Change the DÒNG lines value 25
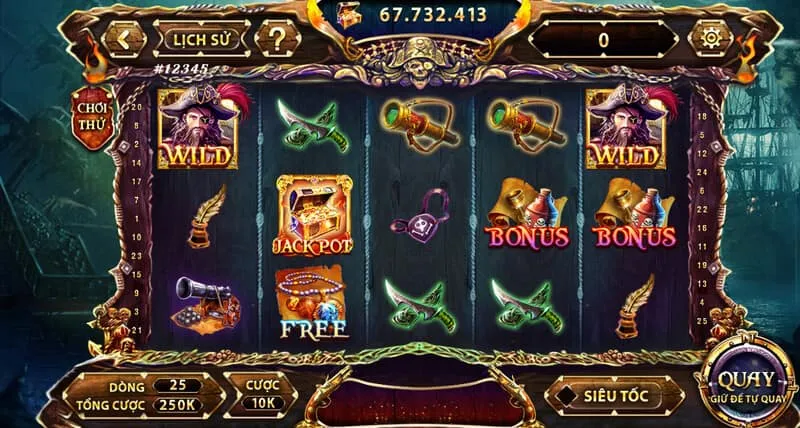This screenshot has height=428, width=800. pos(178,384)
